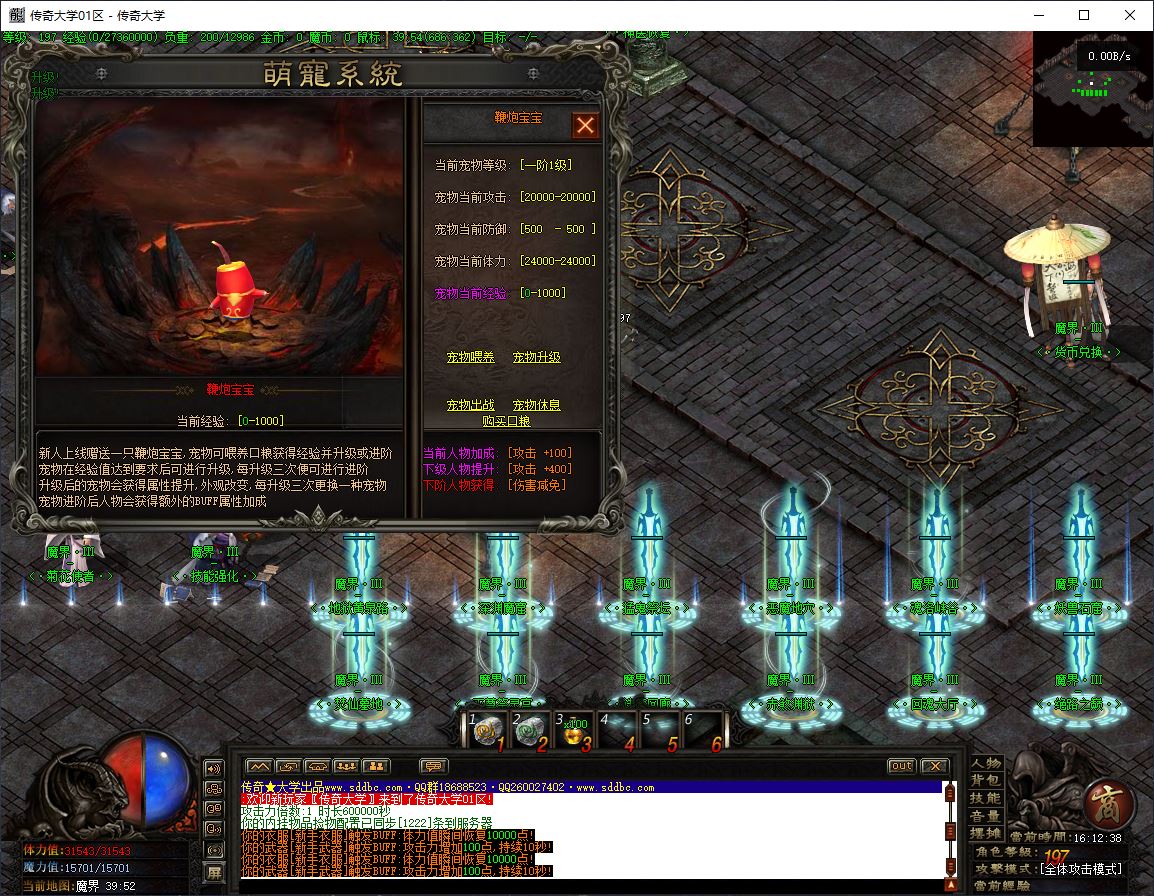Viewport: 1154px width, 896px height.
Task: Open the 人物 character panel
Action: [x=985, y=764]
